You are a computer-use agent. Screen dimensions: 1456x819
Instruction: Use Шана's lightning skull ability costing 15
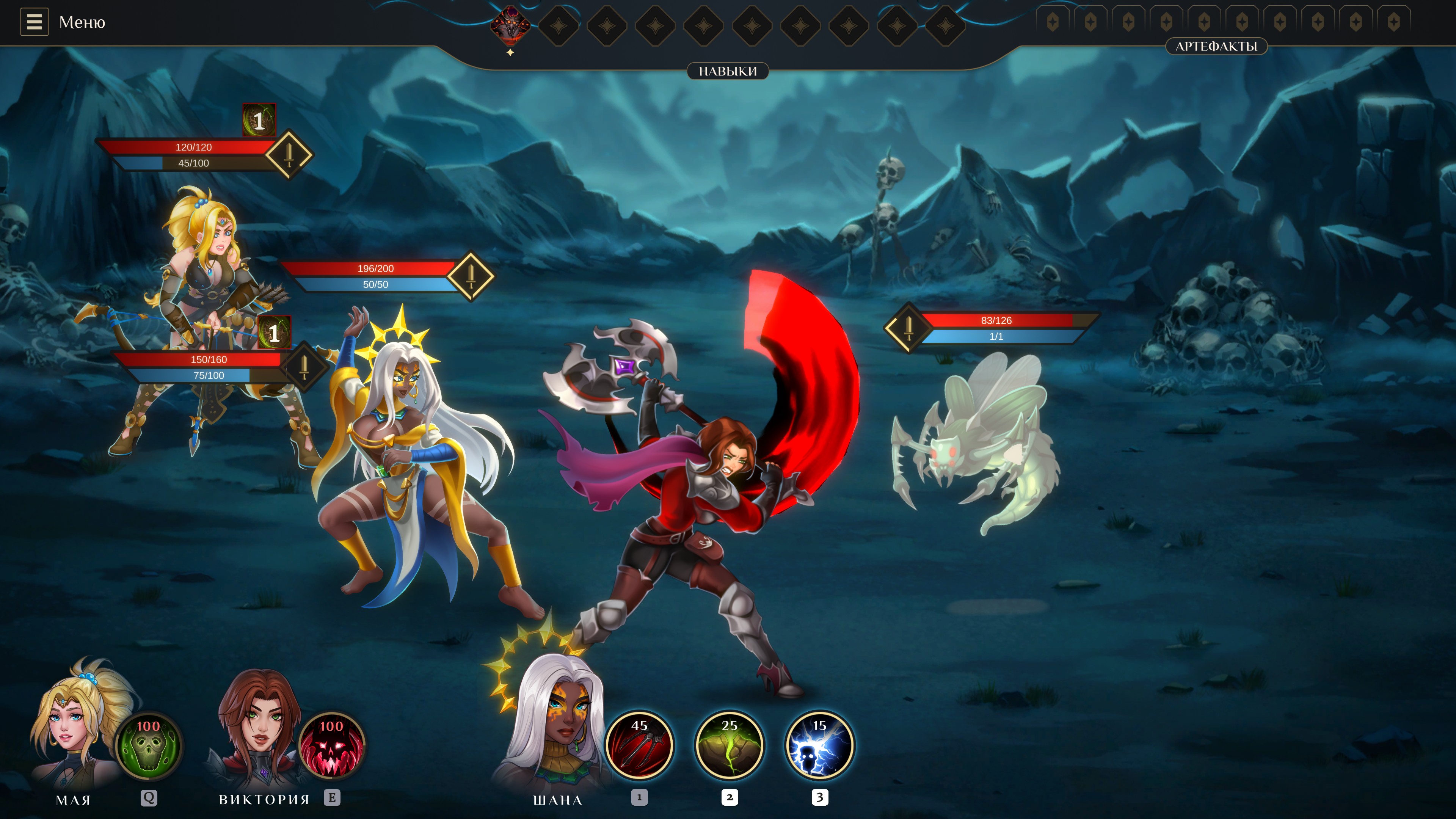[819, 745]
